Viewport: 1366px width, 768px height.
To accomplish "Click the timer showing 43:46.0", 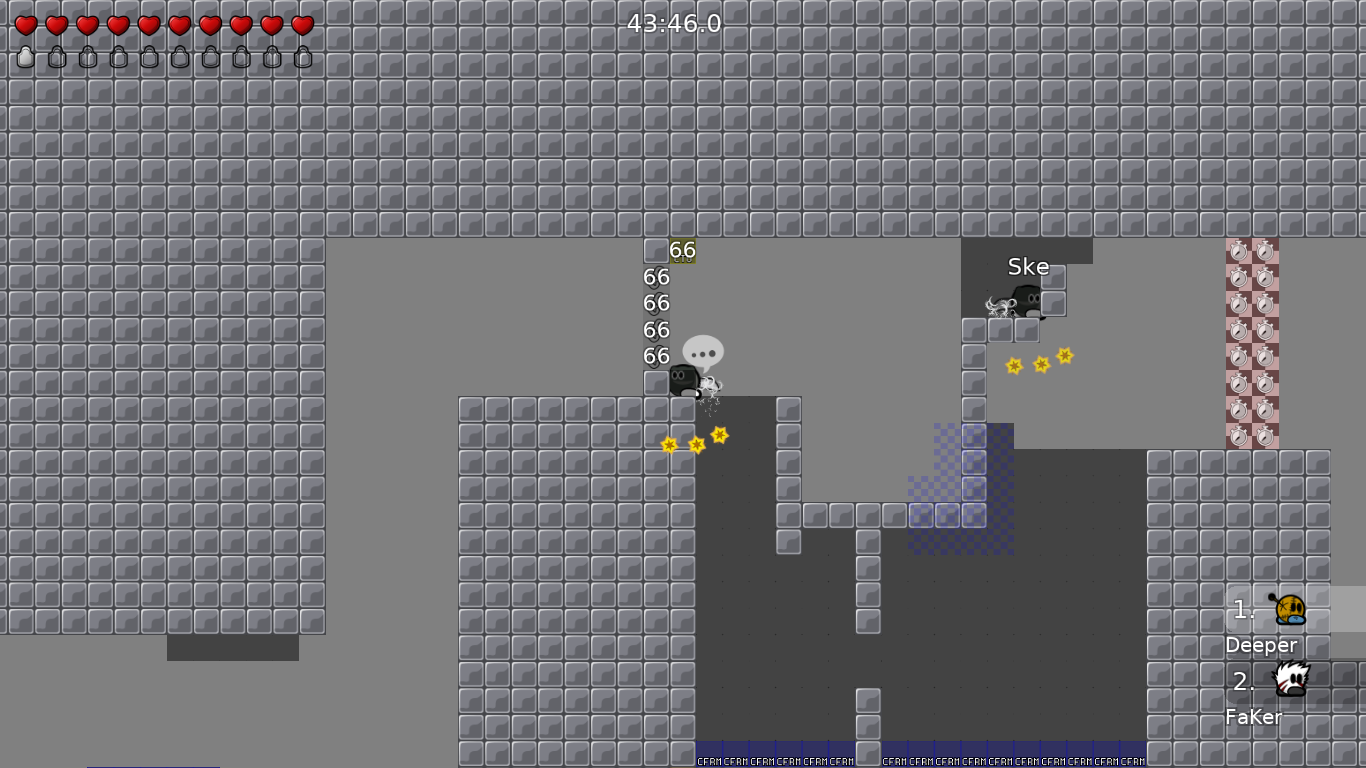I will tap(674, 24).
